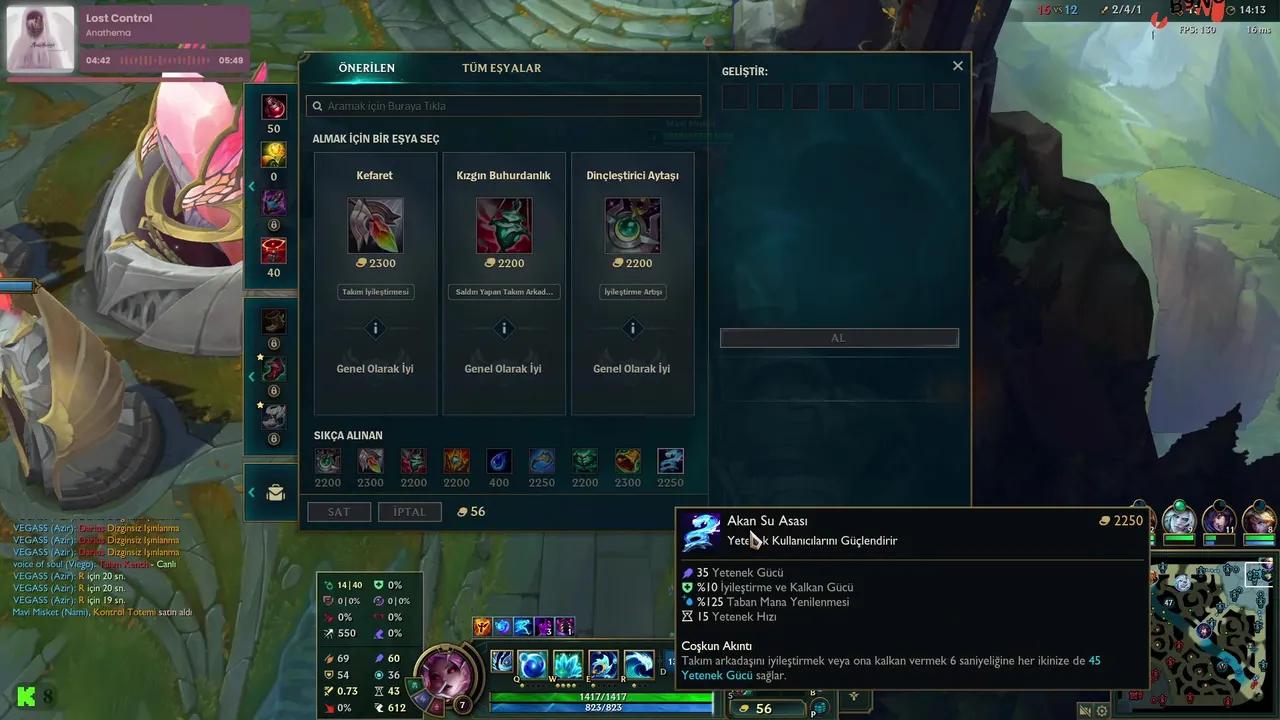Collapse the consumables panel with its chevron
Screen dimensions: 1280x720
252,186
